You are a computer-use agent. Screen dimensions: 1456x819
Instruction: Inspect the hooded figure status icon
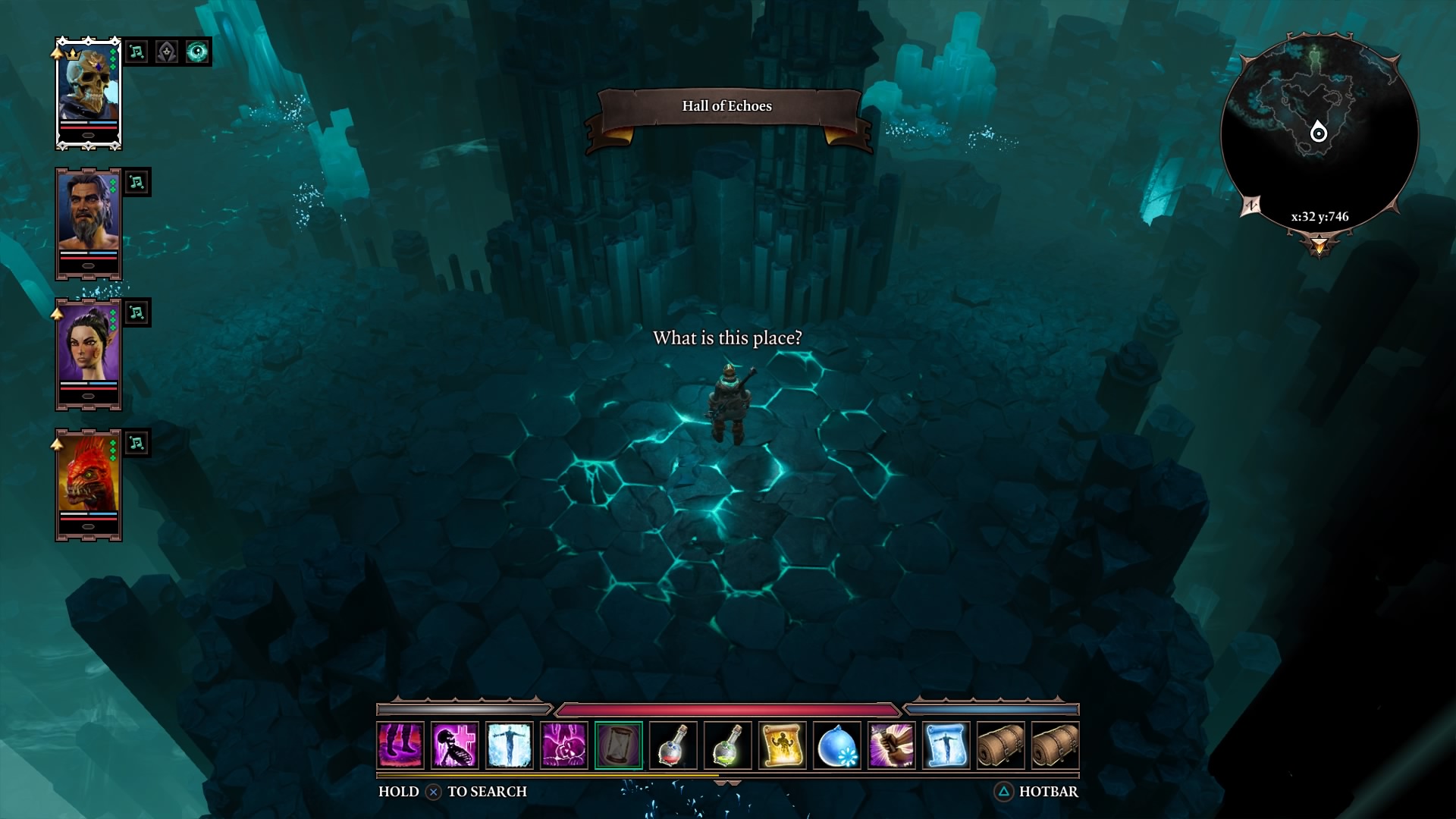click(x=167, y=52)
